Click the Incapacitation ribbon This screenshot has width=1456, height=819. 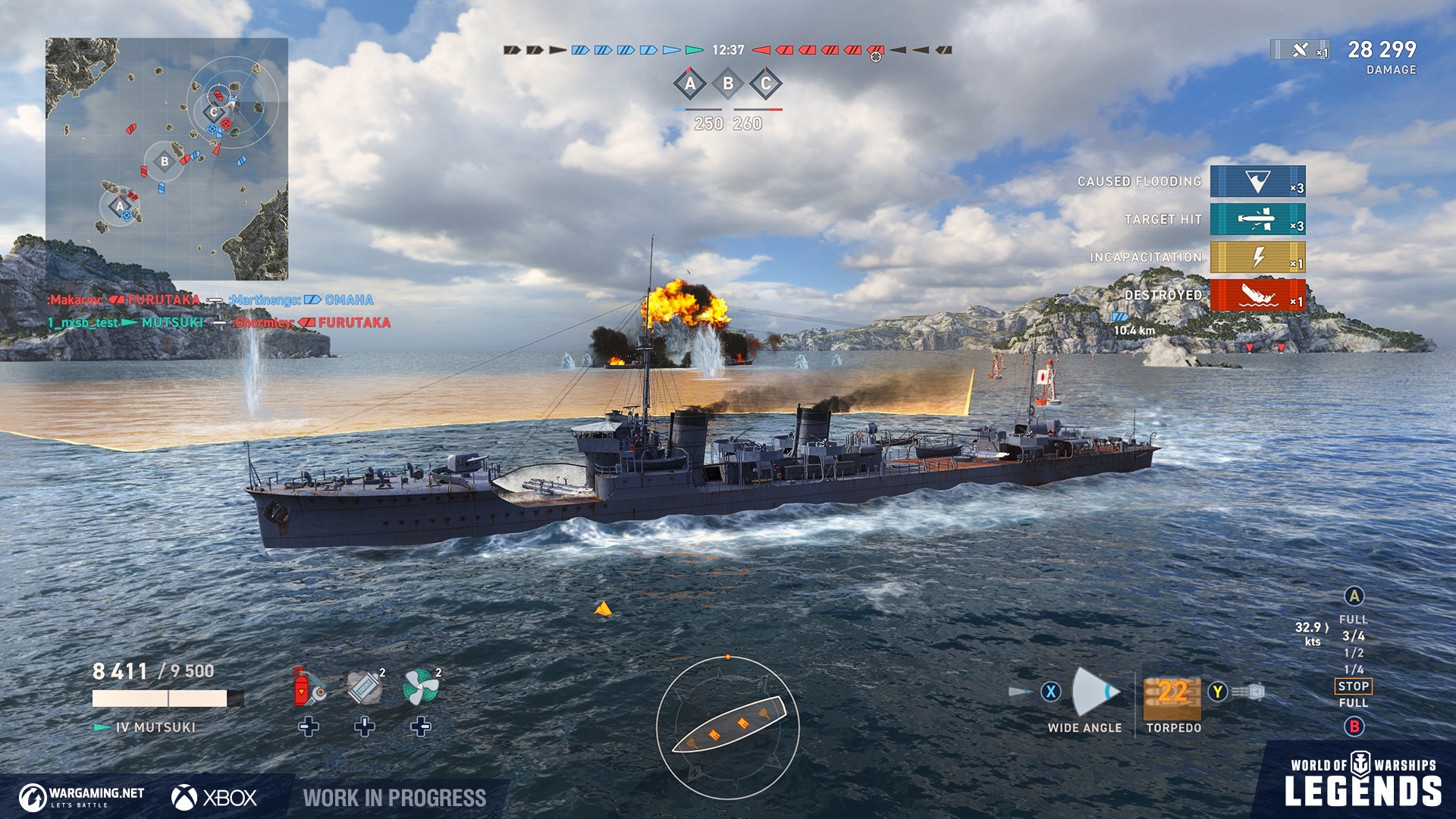tap(1257, 258)
